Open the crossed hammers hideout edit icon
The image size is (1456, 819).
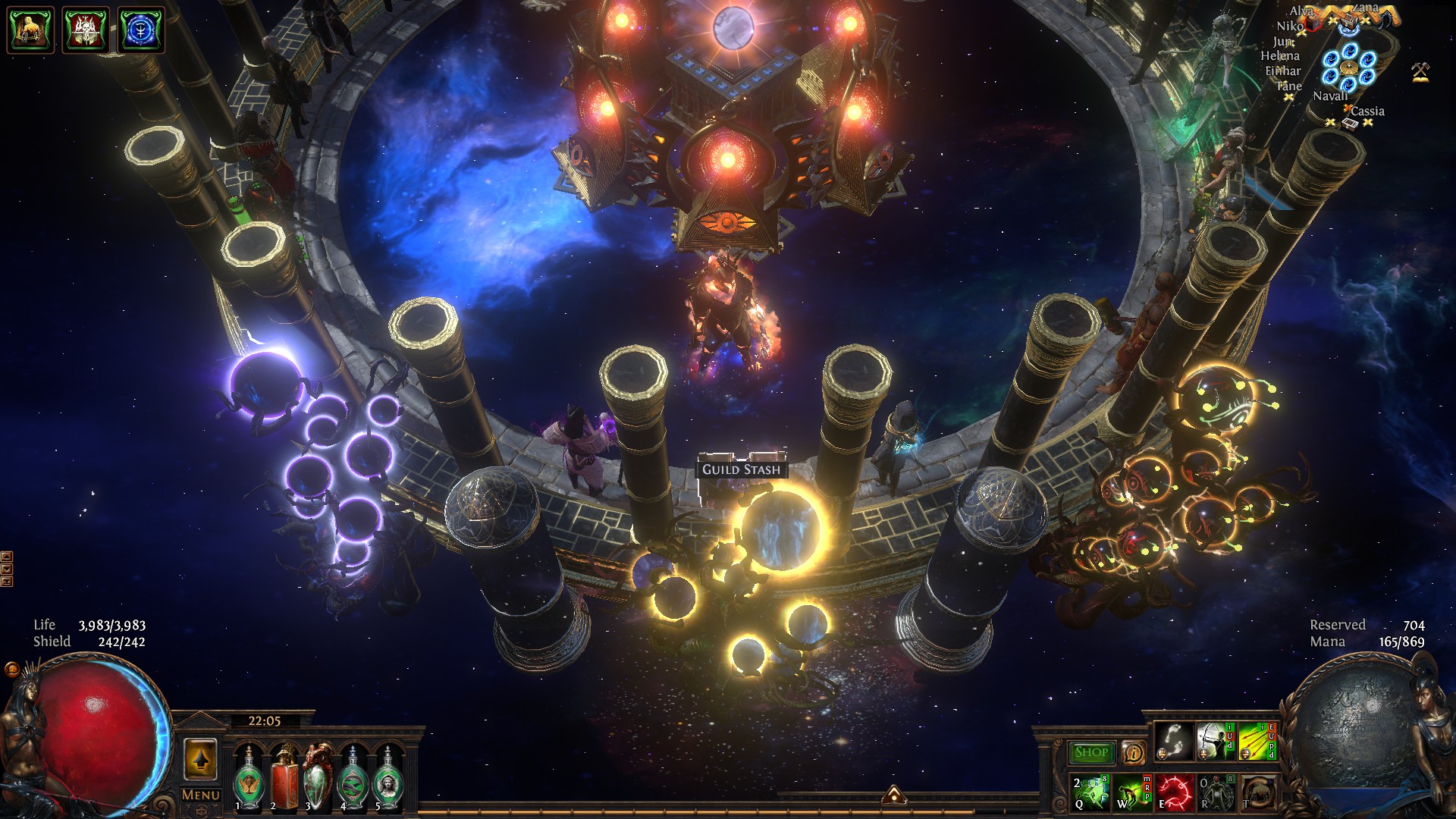[x=1420, y=72]
